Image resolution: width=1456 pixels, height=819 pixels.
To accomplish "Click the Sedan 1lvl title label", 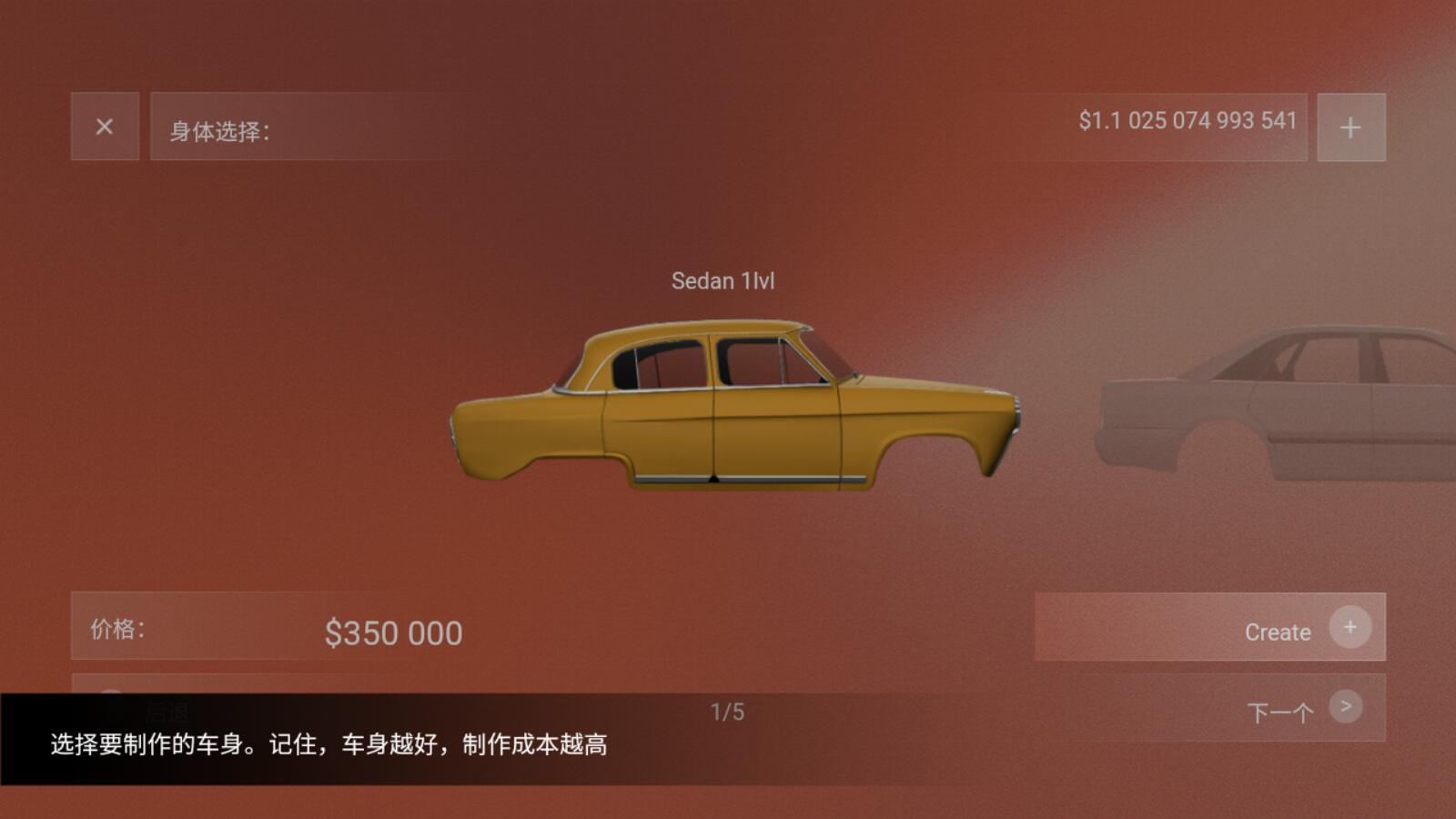I will point(723,279).
